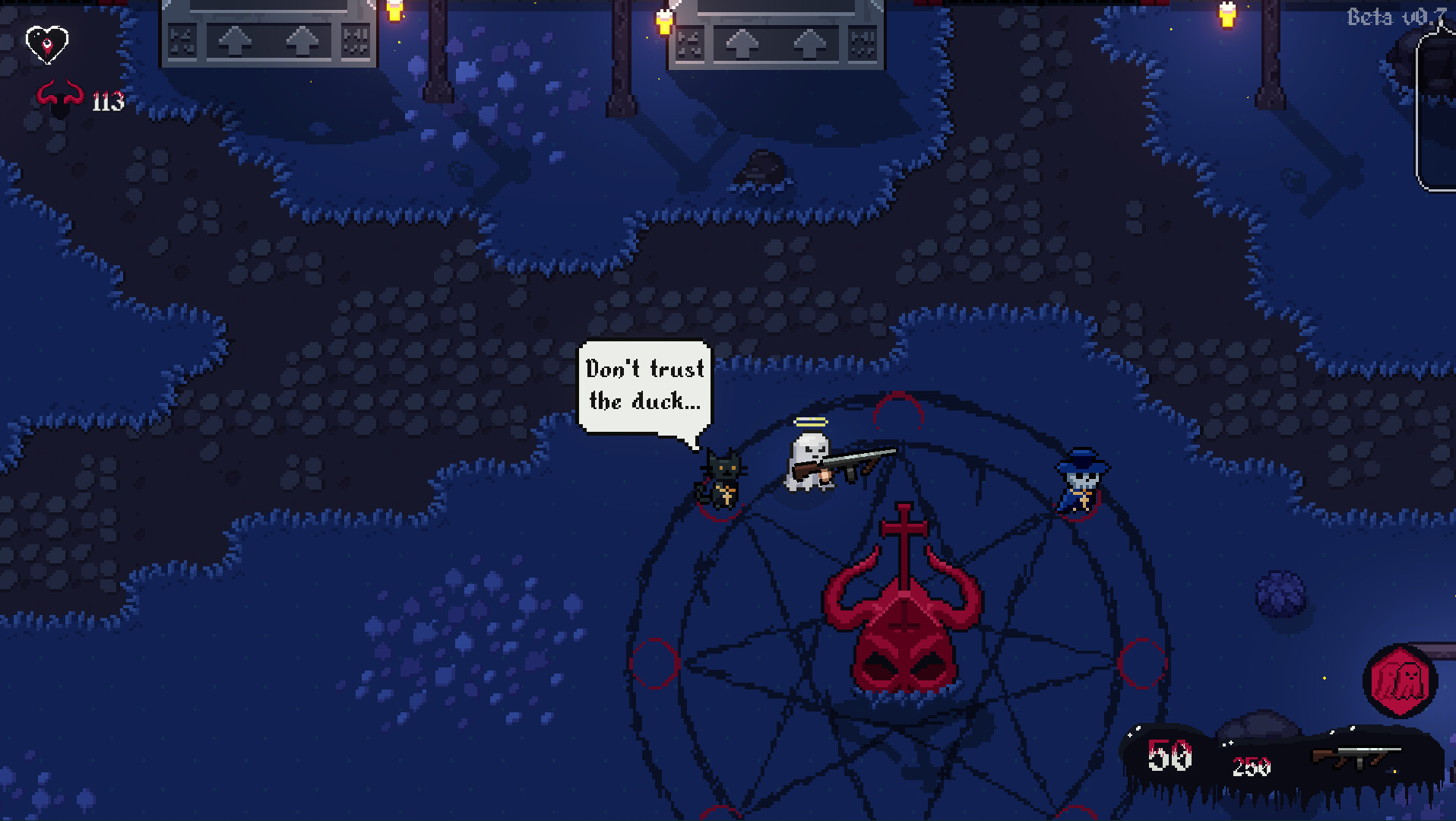
Task: Dismiss the 'Don't trust the duck' speech bubble
Action: coord(645,386)
